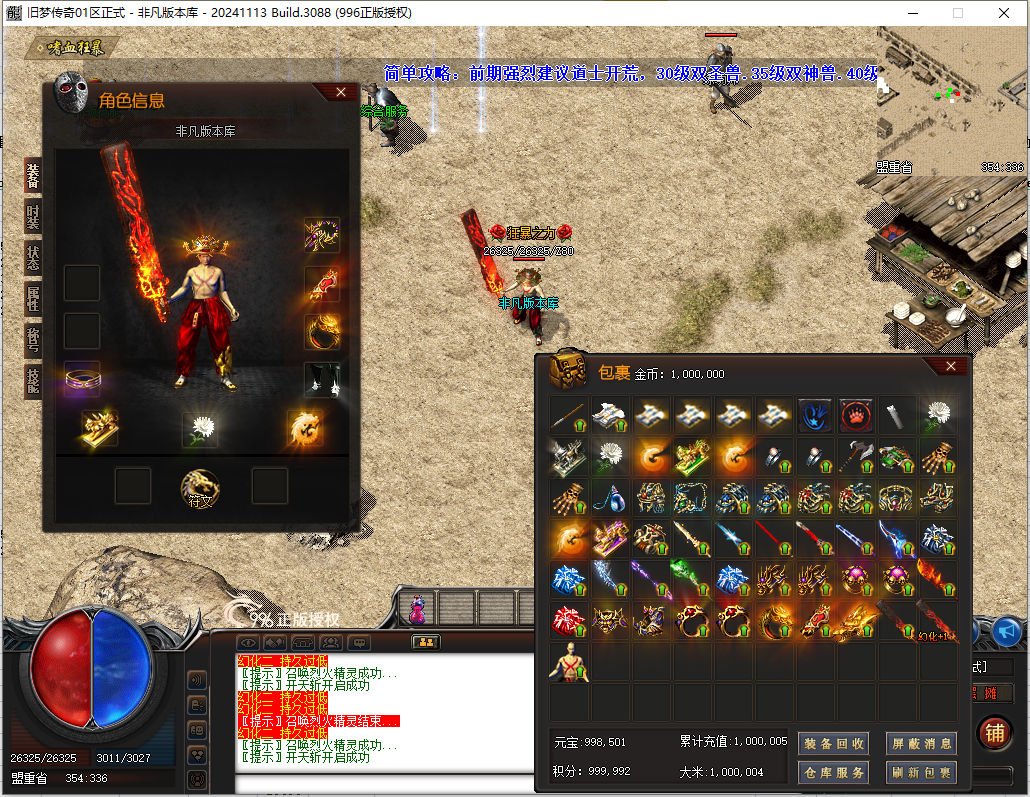Refresh the bag with 刷新包裹

[x=921, y=772]
